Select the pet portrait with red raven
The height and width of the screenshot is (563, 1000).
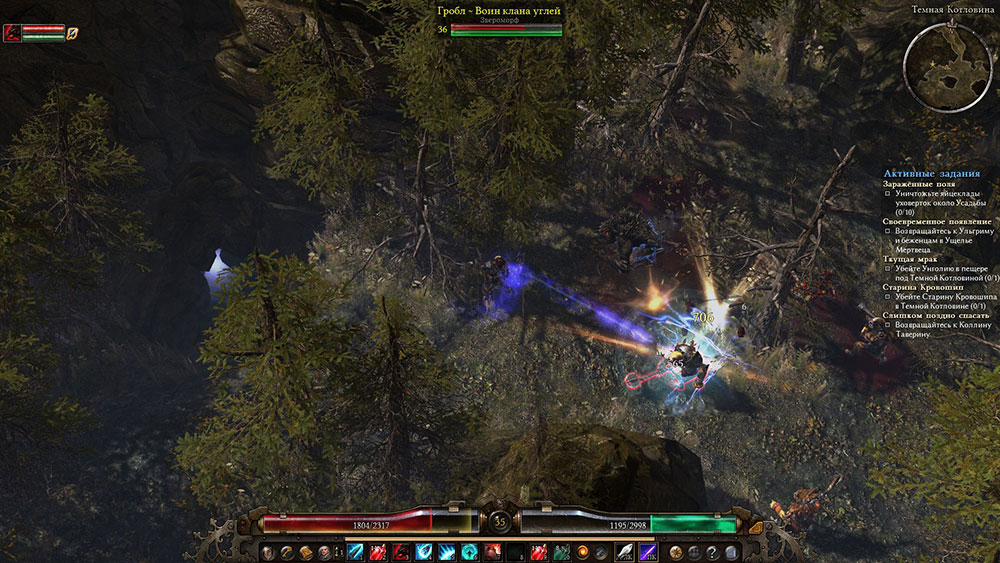11,33
